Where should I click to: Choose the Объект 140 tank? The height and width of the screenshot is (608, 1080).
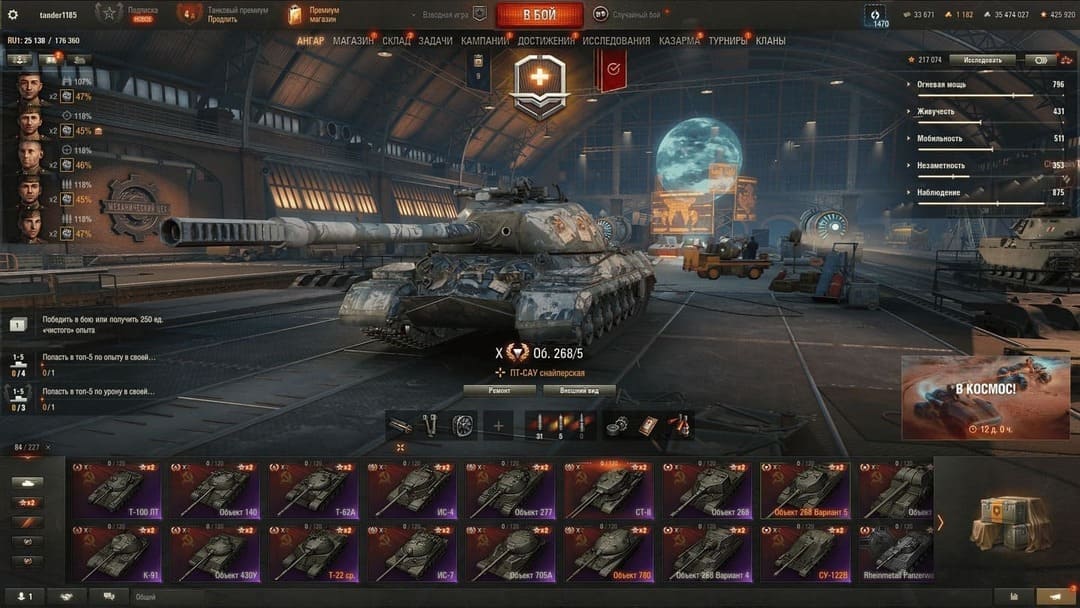(216, 489)
